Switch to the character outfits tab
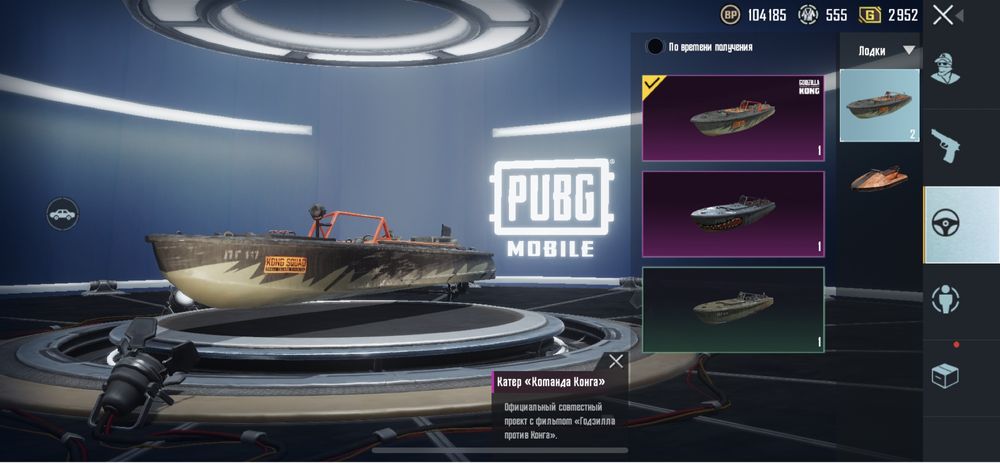Screen dimensions: 1000x463 coord(945,67)
